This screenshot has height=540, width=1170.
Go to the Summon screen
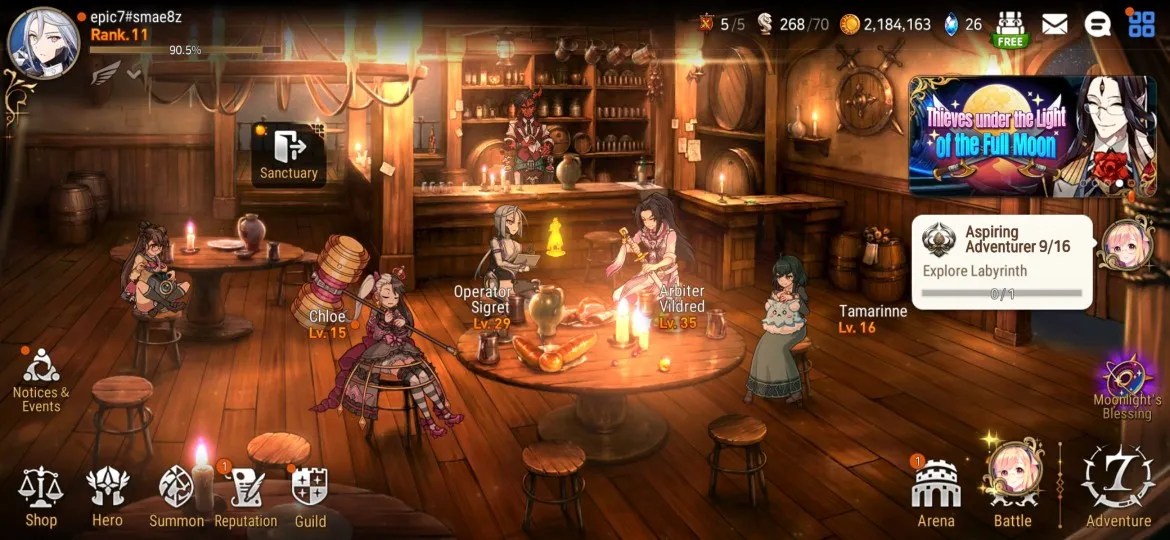click(177, 497)
